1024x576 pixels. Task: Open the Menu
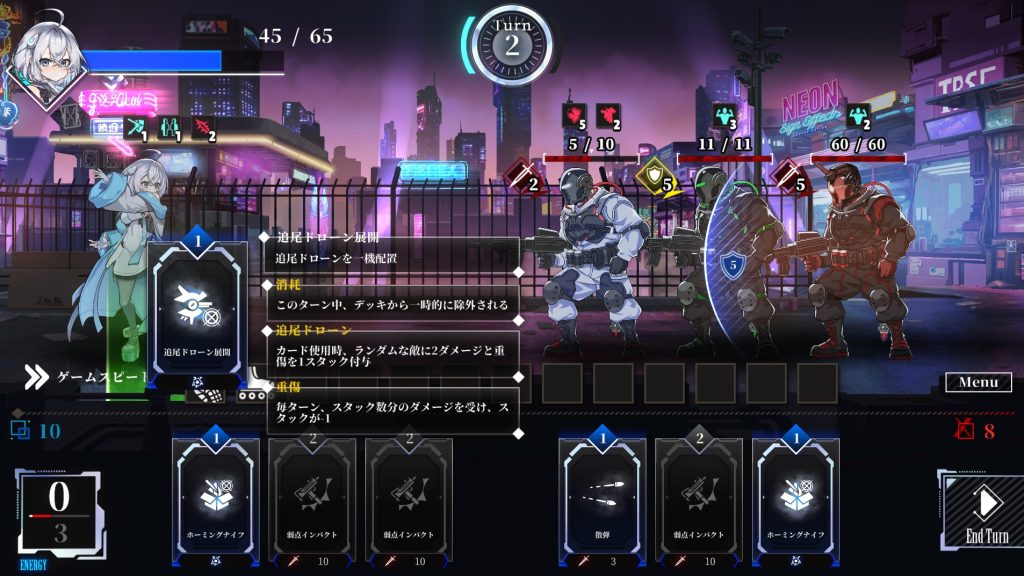(x=977, y=382)
